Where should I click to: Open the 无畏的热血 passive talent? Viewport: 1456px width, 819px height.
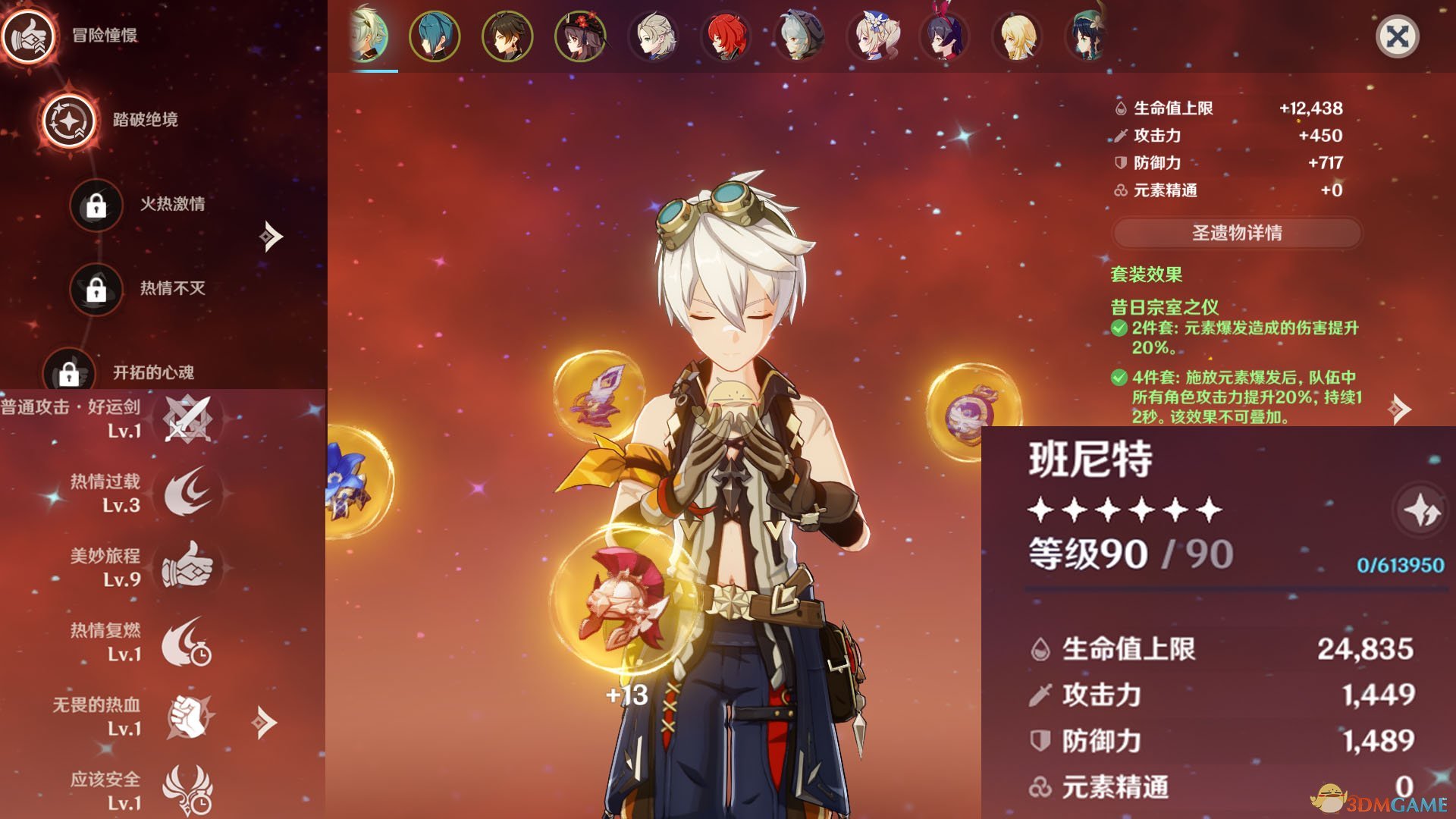[187, 716]
